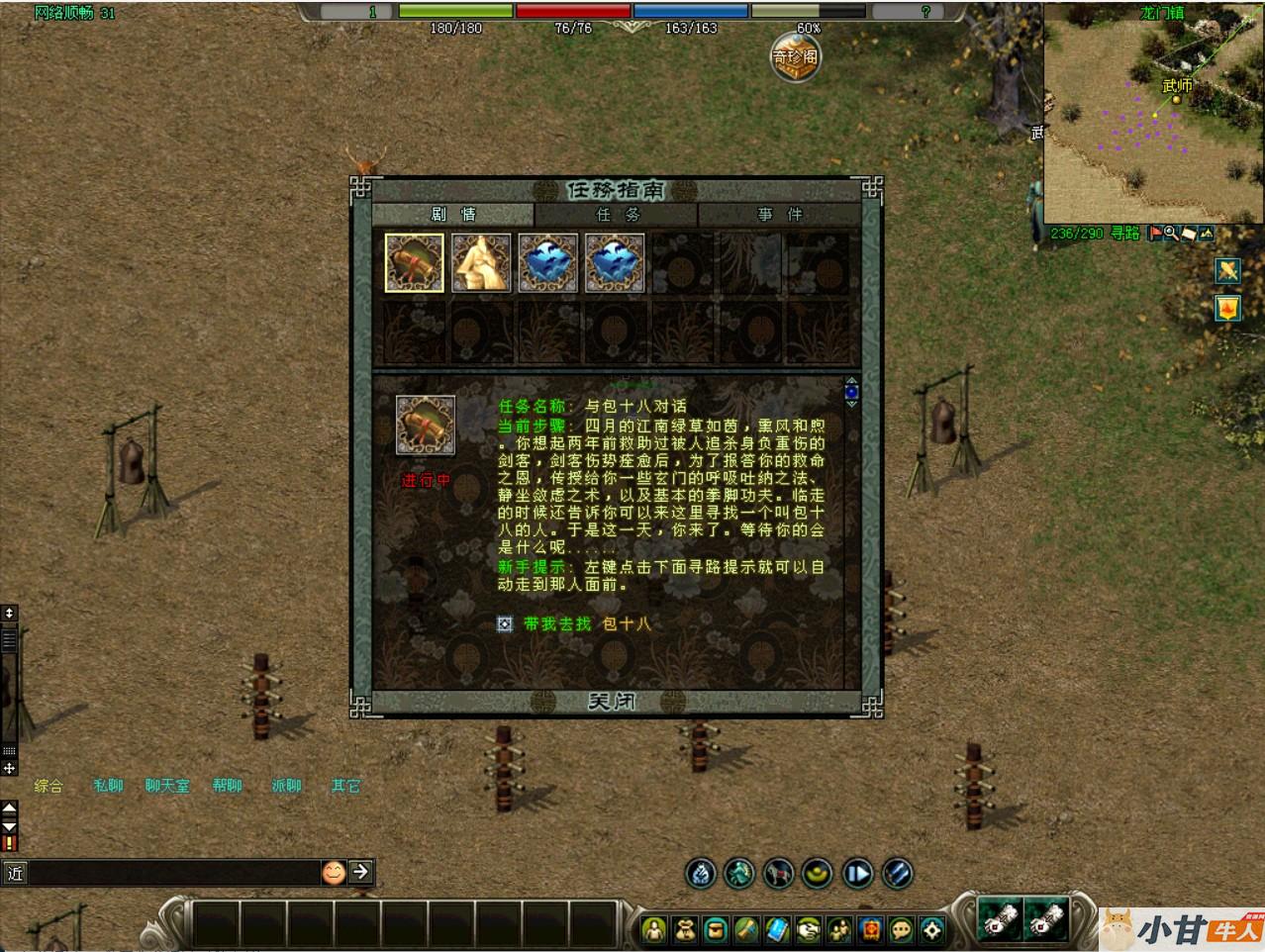Click the red flag icon under minimap
This screenshot has height=952, width=1265.
tap(1154, 234)
